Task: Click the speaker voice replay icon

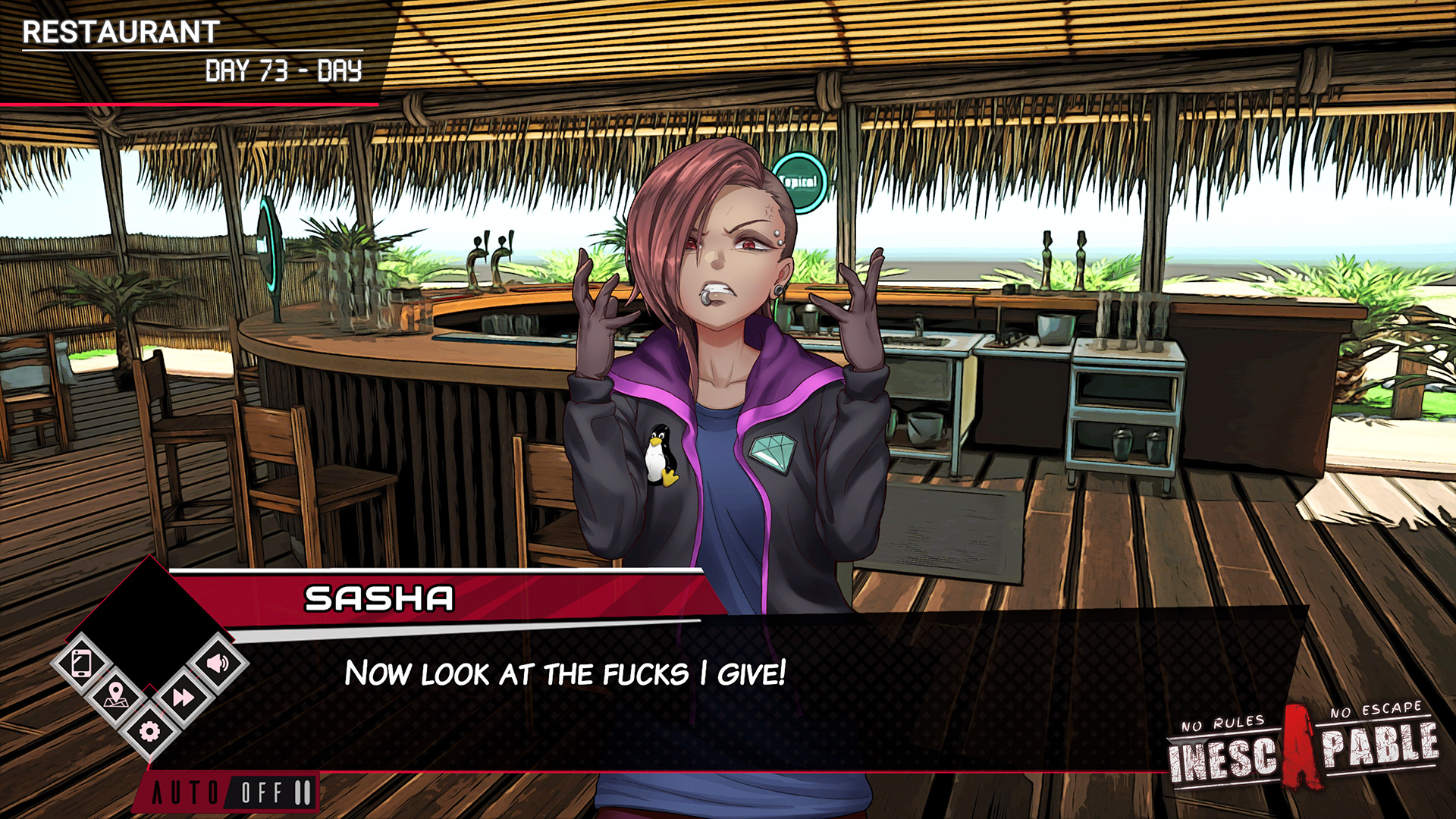Action: (x=217, y=664)
